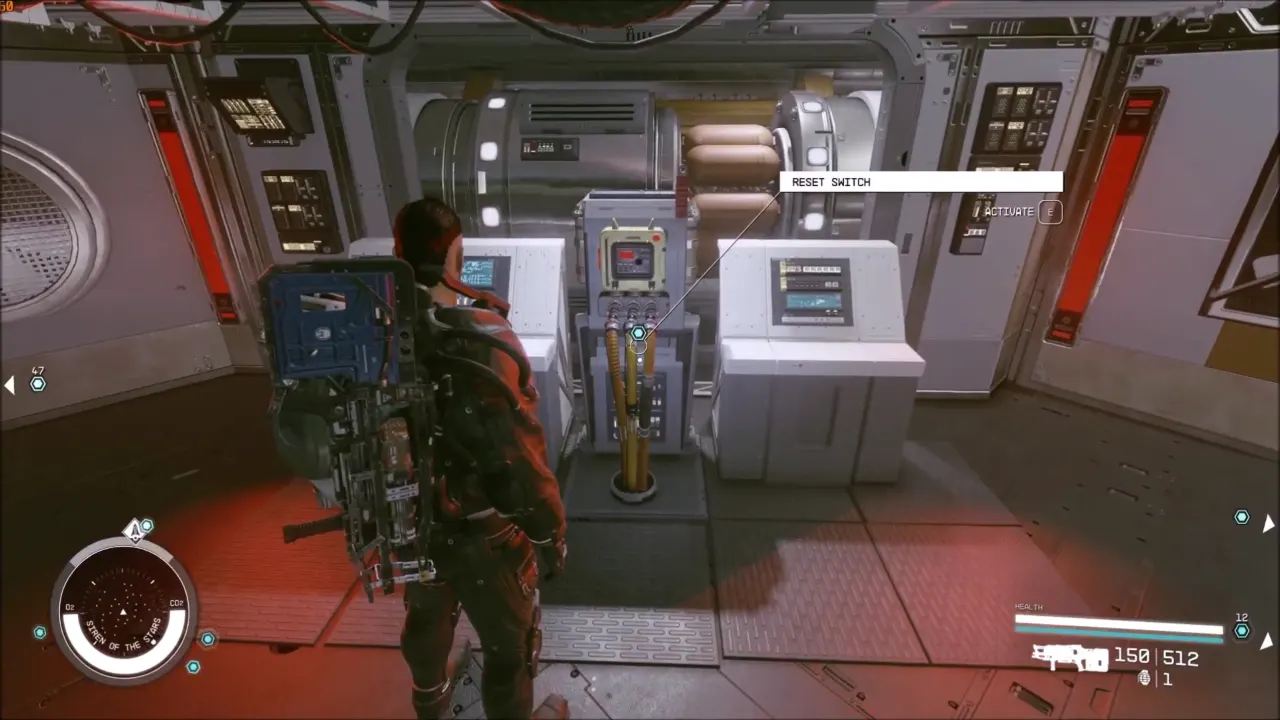Click the hexagon icon next to the 47 counter

click(37, 384)
